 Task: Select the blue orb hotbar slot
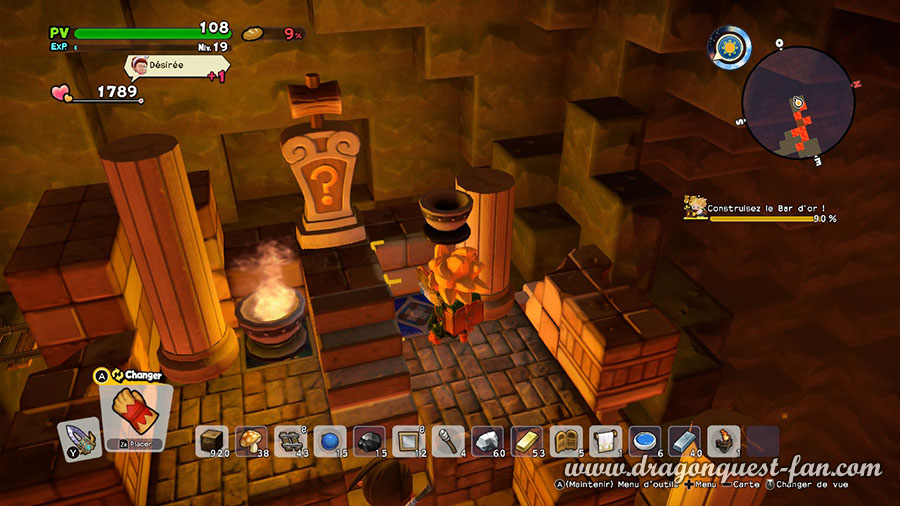pyautogui.click(x=328, y=441)
